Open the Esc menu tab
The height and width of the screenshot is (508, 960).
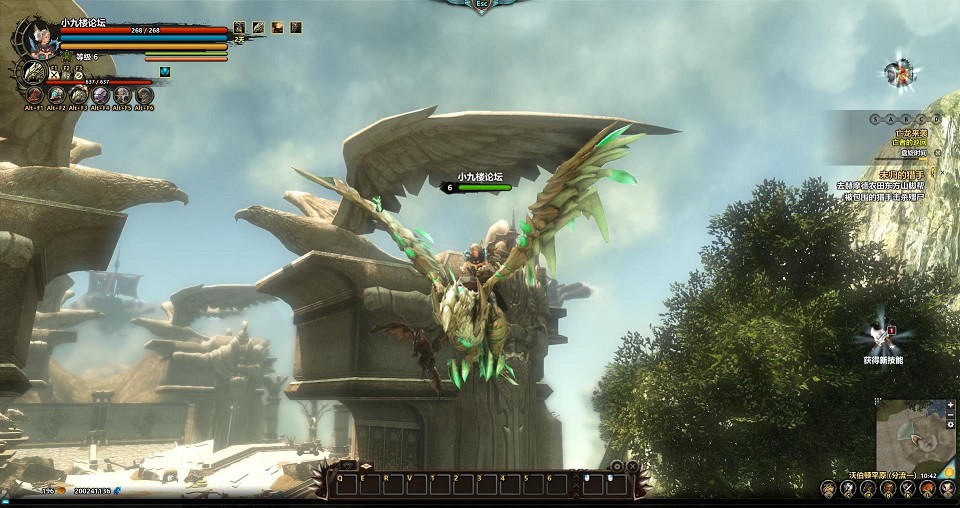pos(482,5)
